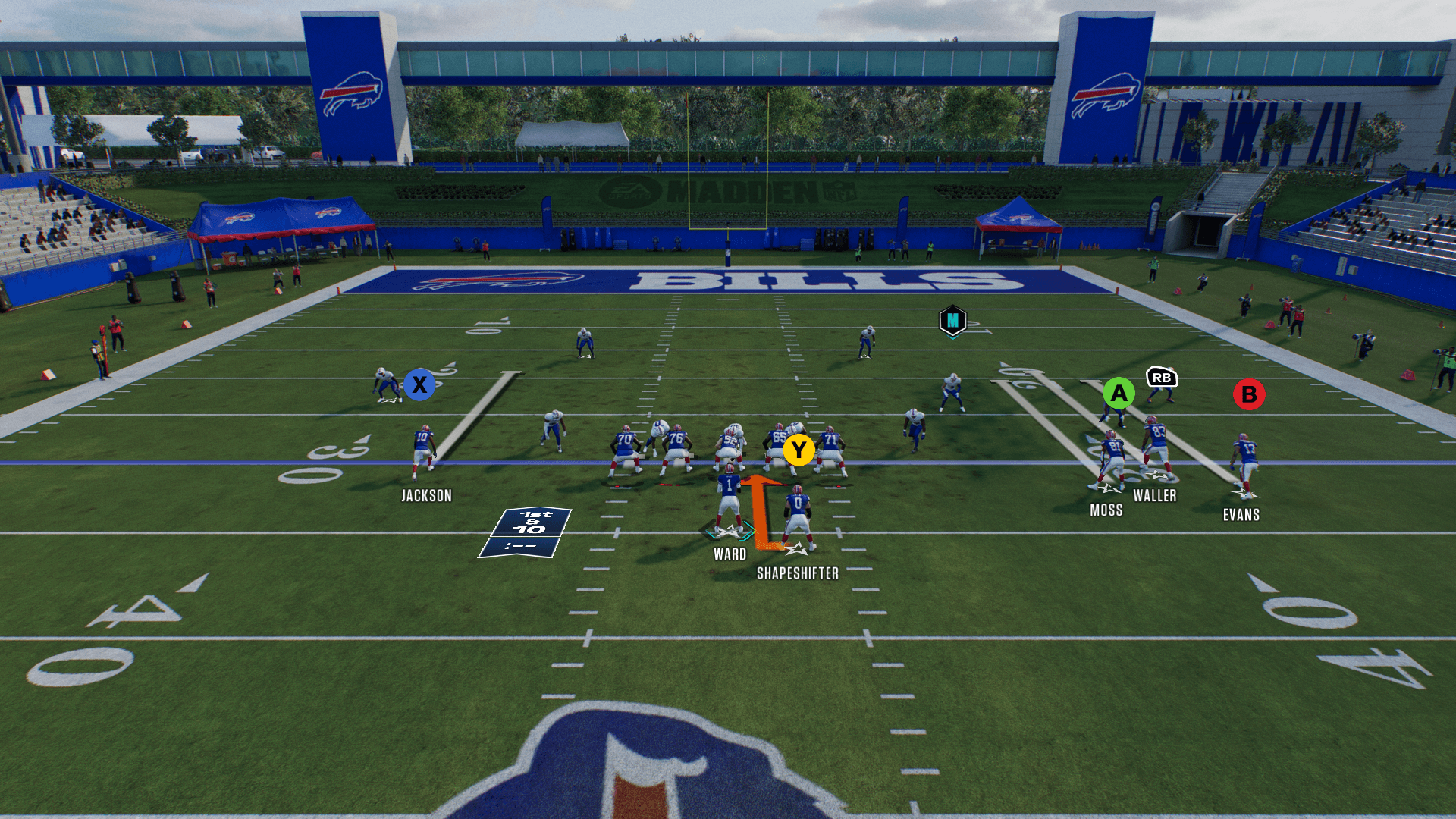Viewport: 1456px width, 819px height.
Task: Choose the EVANS receiver label
Action: pyautogui.click(x=1241, y=515)
